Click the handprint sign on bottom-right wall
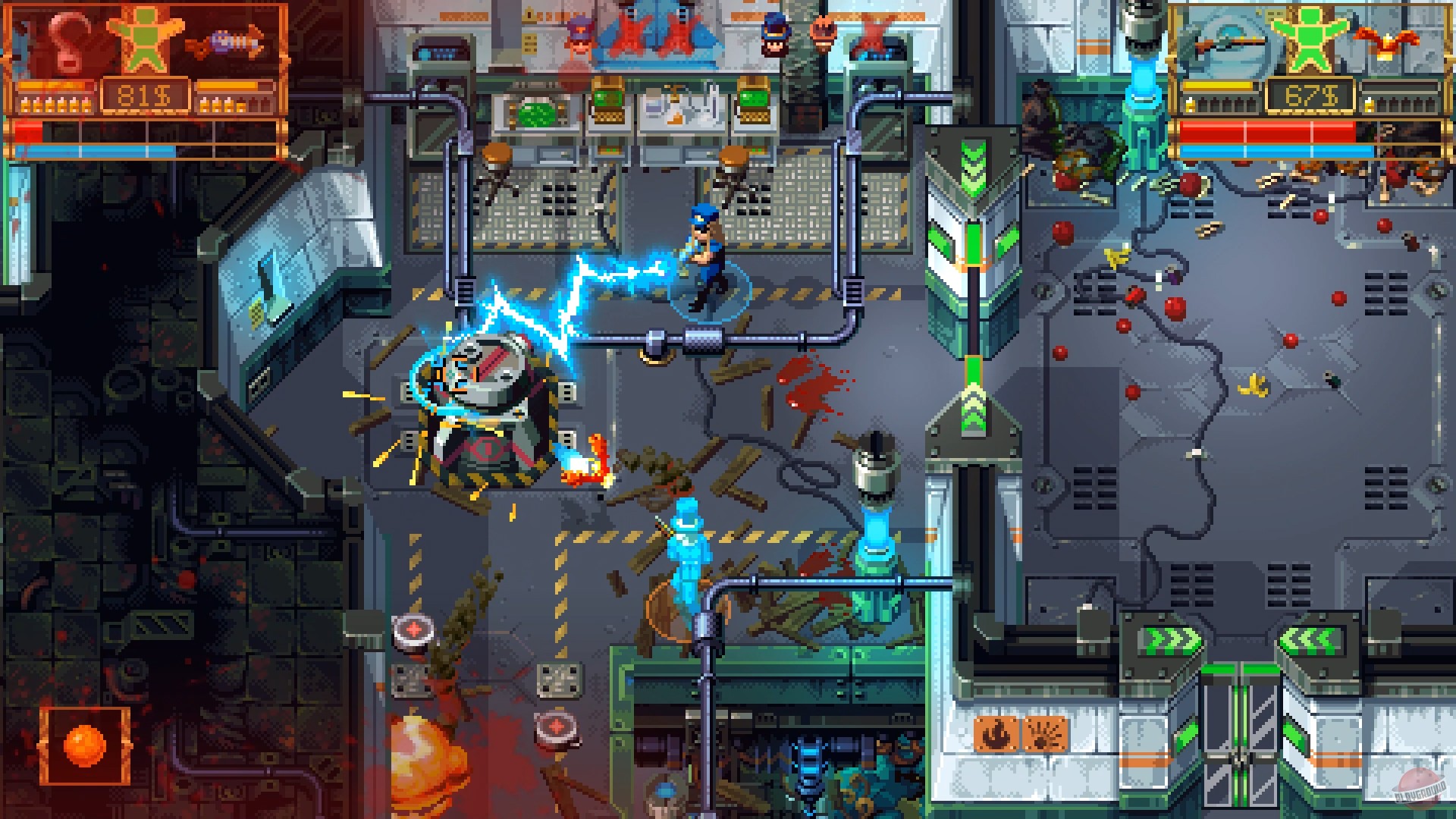 pyautogui.click(x=1045, y=733)
